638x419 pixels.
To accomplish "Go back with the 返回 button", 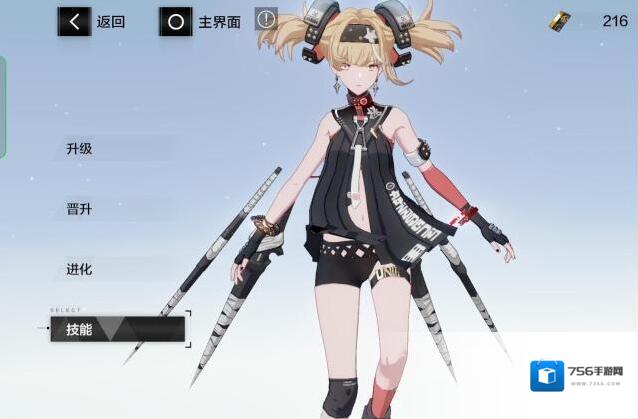I will pos(92,21).
